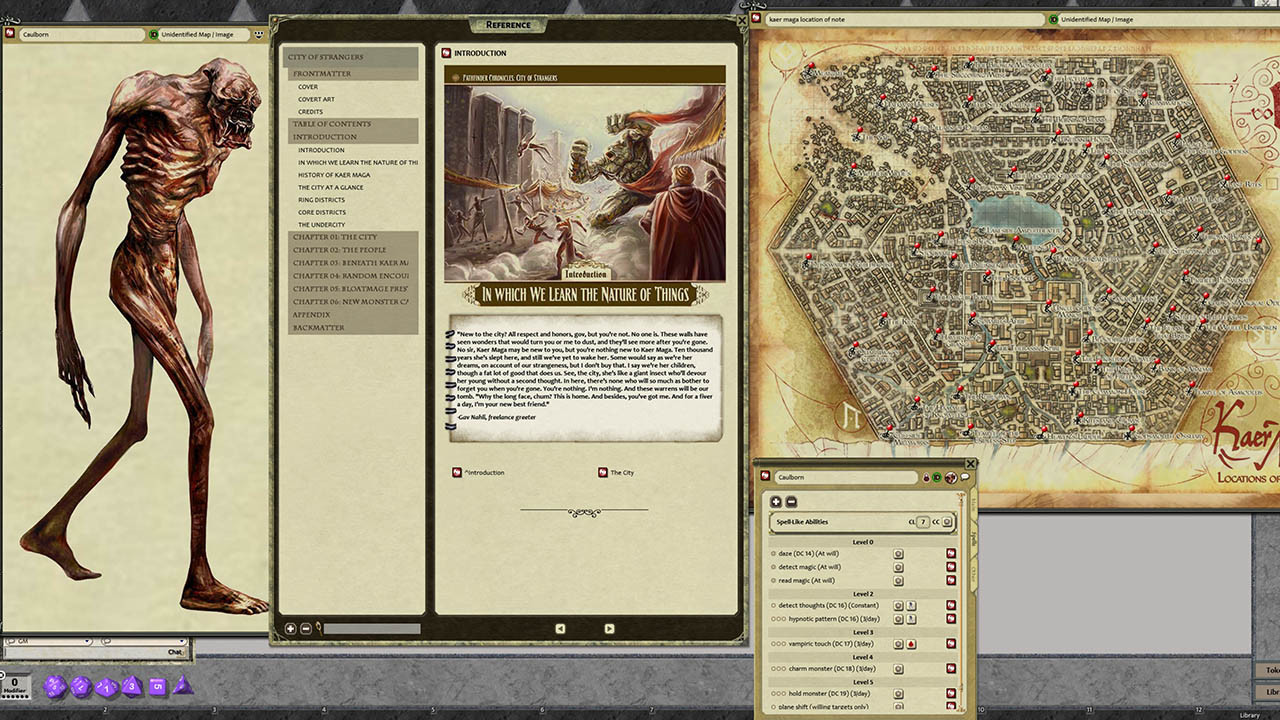Select the purple d20 die
1280x720 pixels.
point(55,687)
